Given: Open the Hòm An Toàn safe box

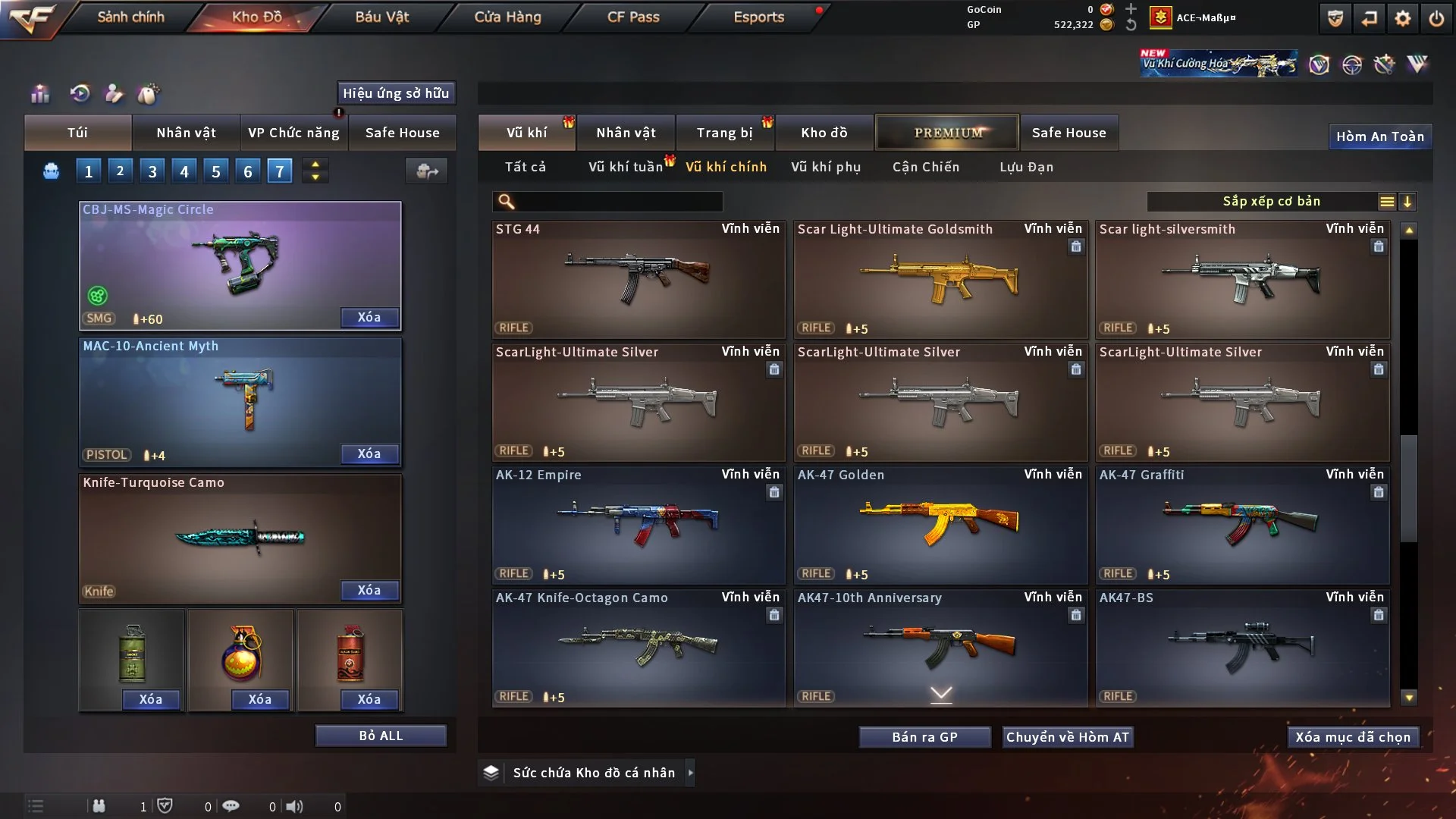Looking at the screenshot, I should point(1379,136).
